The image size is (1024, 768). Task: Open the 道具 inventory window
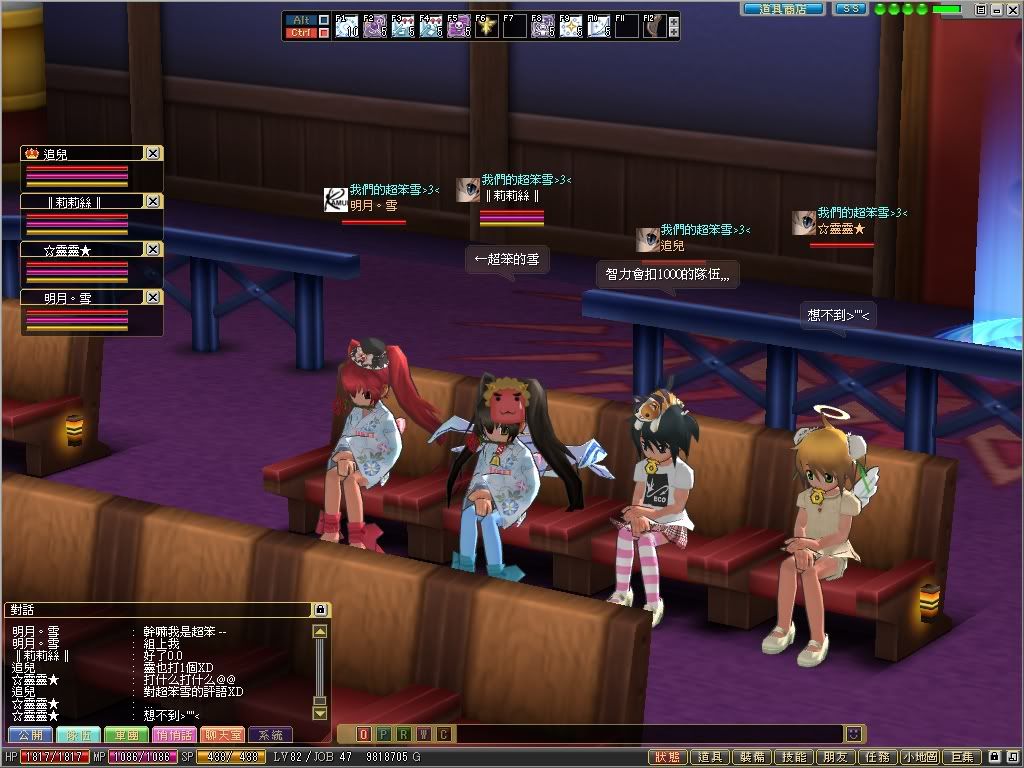tap(709, 758)
